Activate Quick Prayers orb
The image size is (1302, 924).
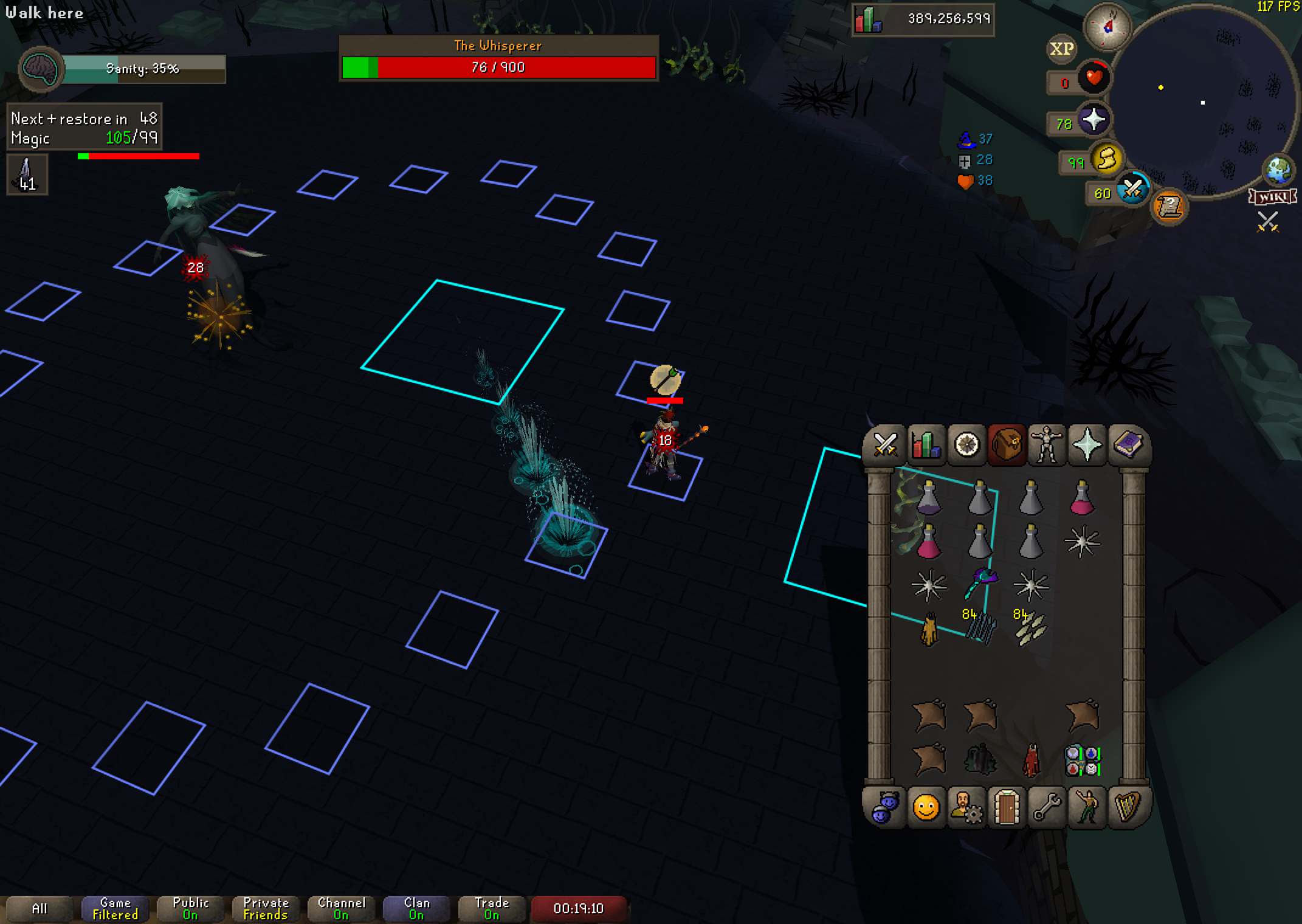1093,120
